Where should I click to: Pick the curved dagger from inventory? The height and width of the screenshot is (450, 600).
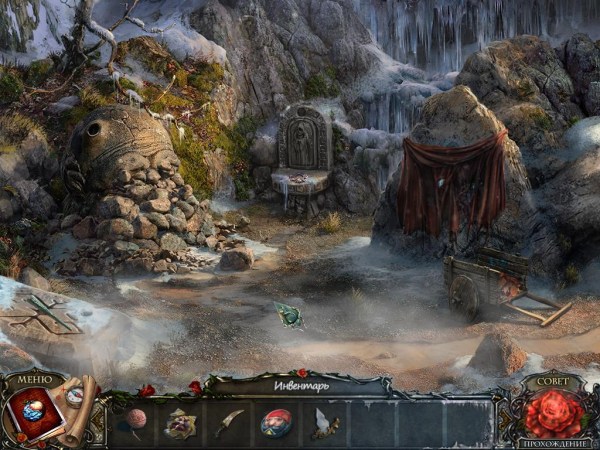pos(229,422)
